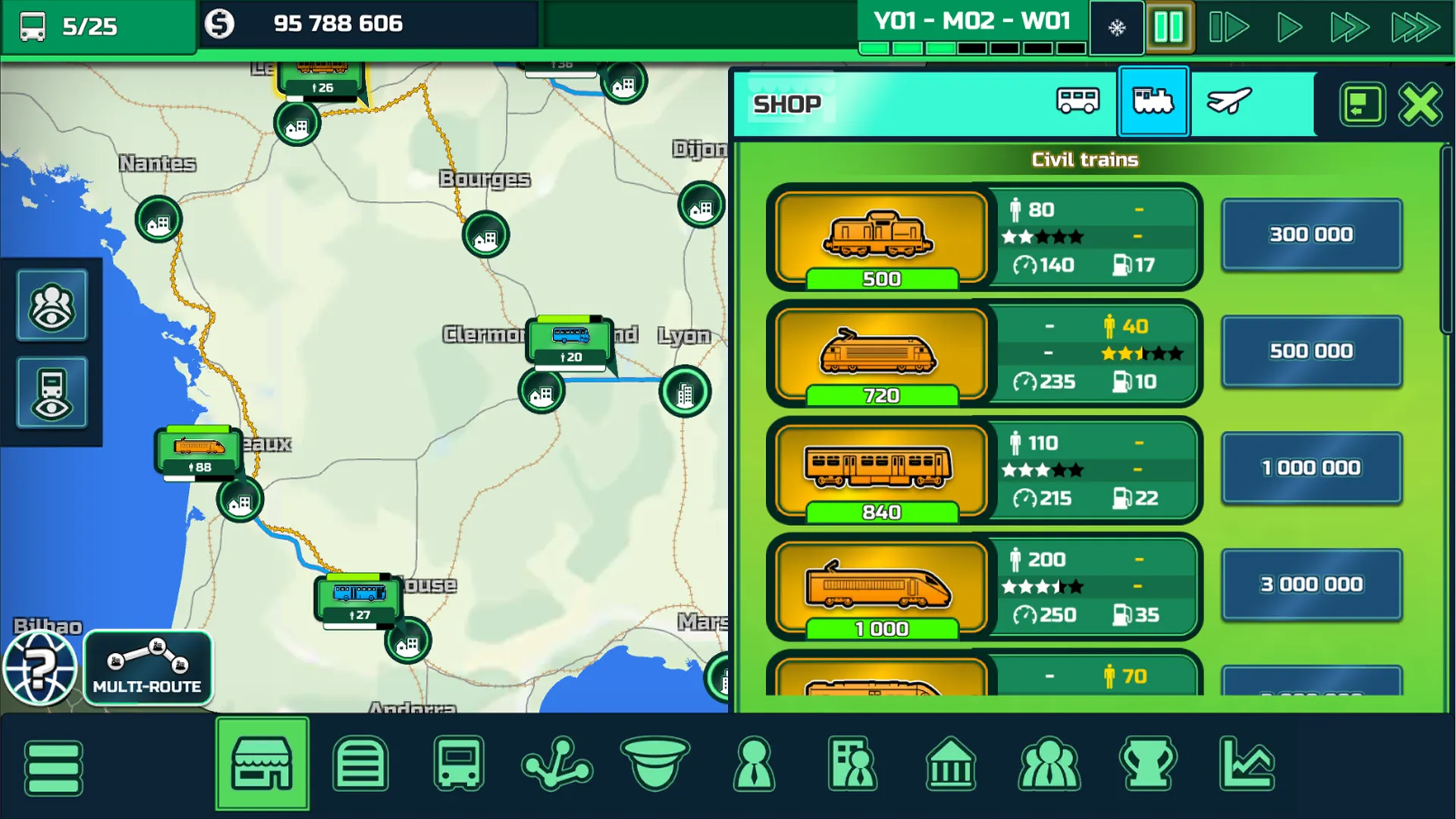1456x819 pixels.
Task: Set the fastest triple-arrow game speed
Action: point(1415,28)
